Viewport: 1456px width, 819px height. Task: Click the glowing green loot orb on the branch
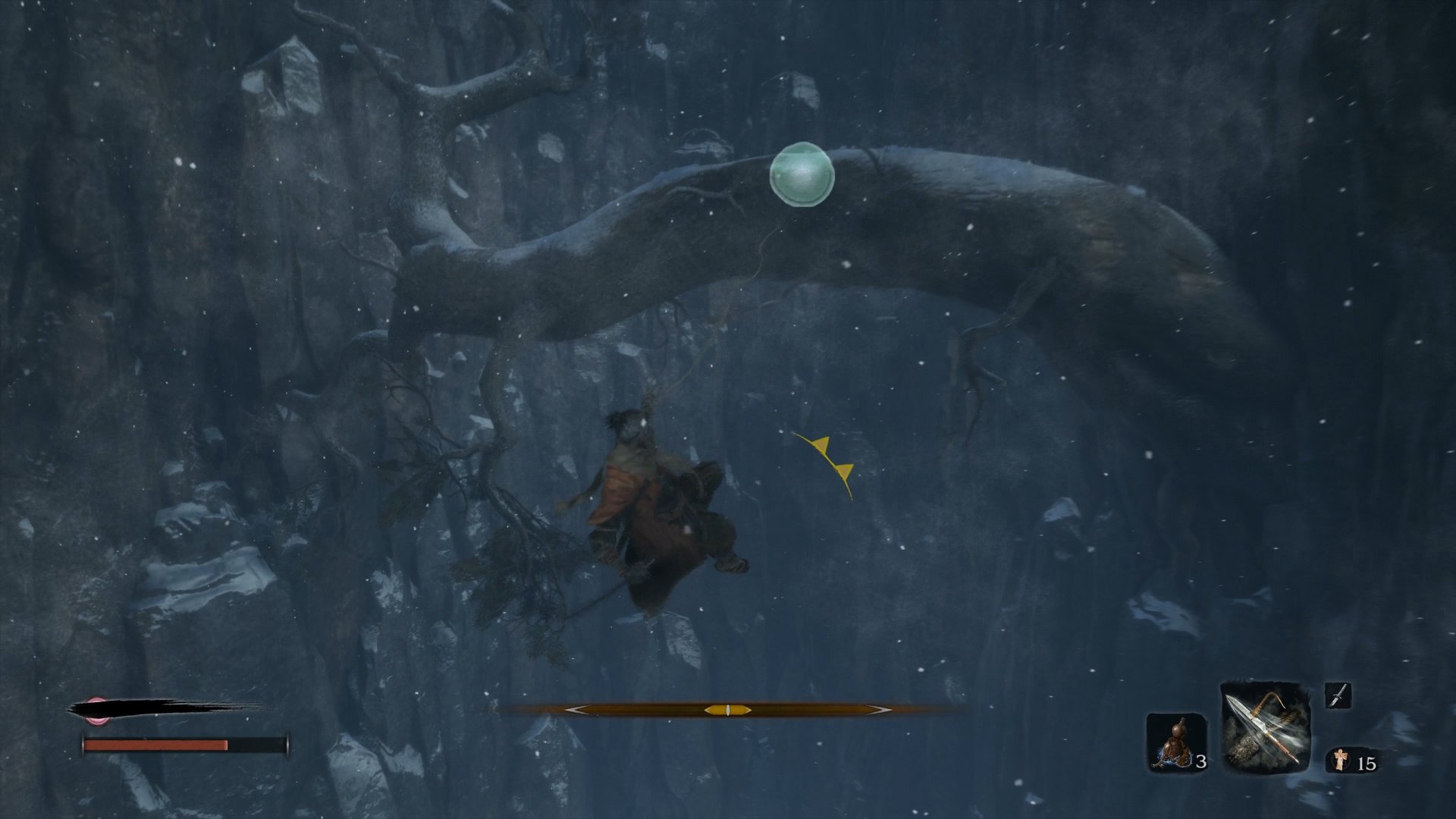tap(801, 175)
